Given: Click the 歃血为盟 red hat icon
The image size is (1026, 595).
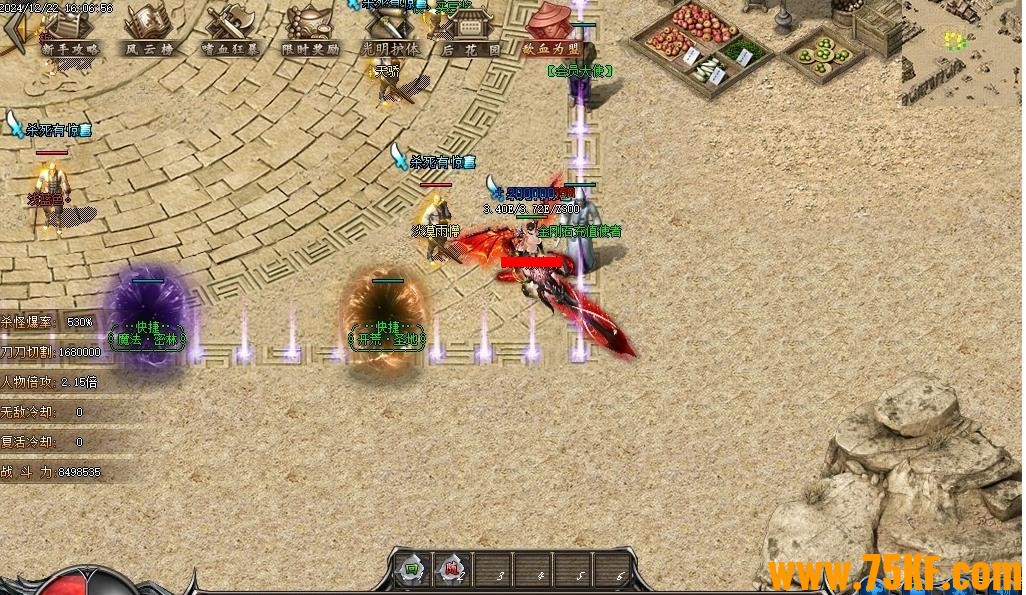Looking at the screenshot, I should tap(552, 30).
